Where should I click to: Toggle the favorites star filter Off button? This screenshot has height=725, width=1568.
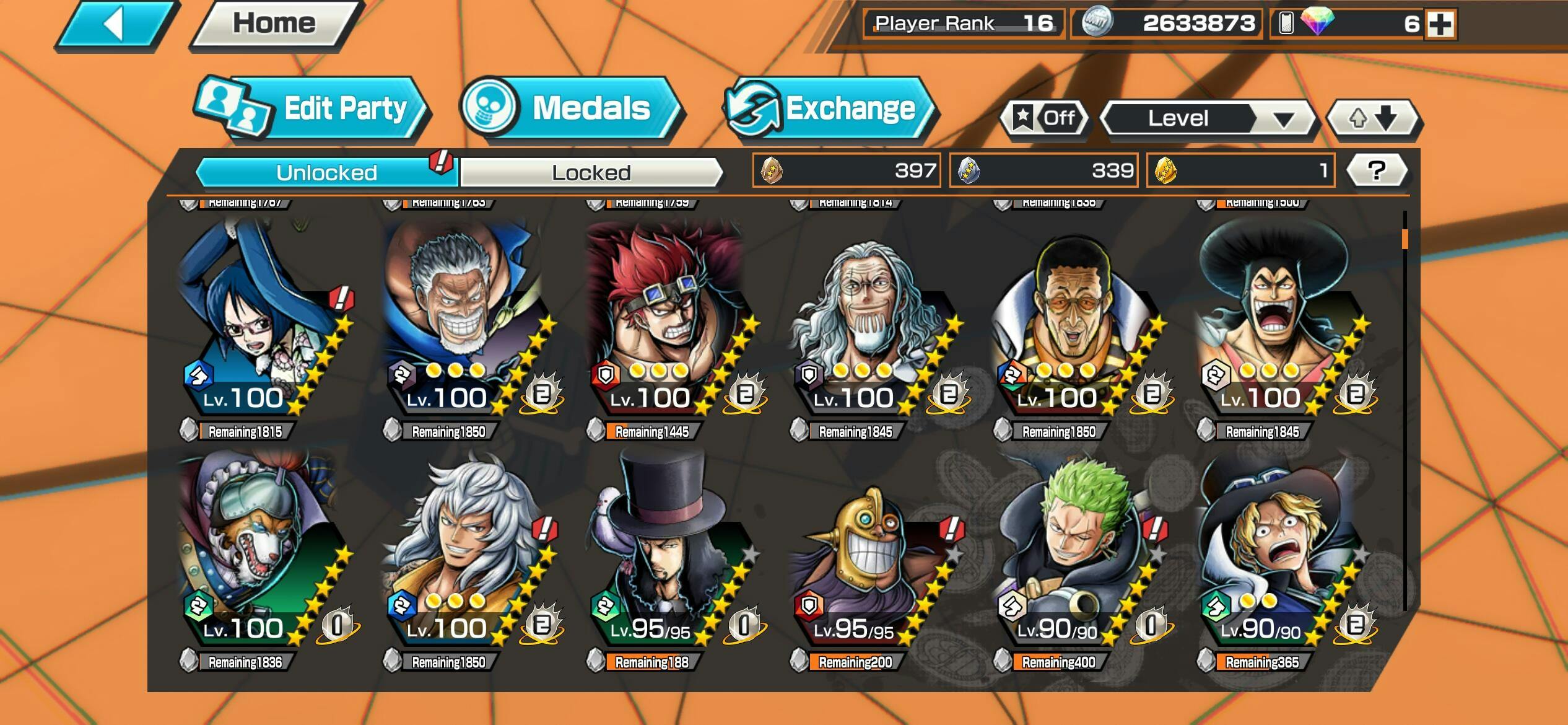coord(1047,118)
